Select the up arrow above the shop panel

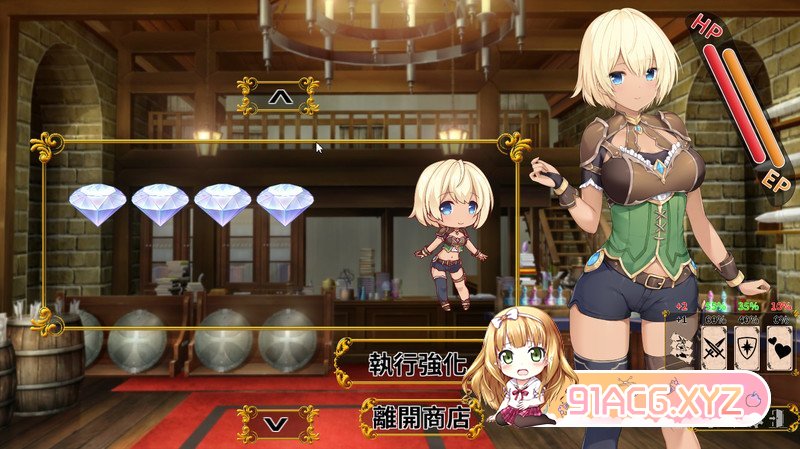280,97
